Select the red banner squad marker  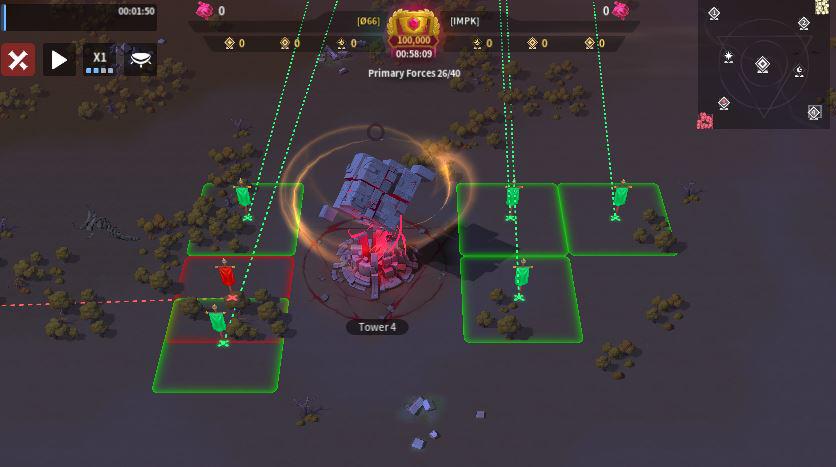click(x=226, y=275)
